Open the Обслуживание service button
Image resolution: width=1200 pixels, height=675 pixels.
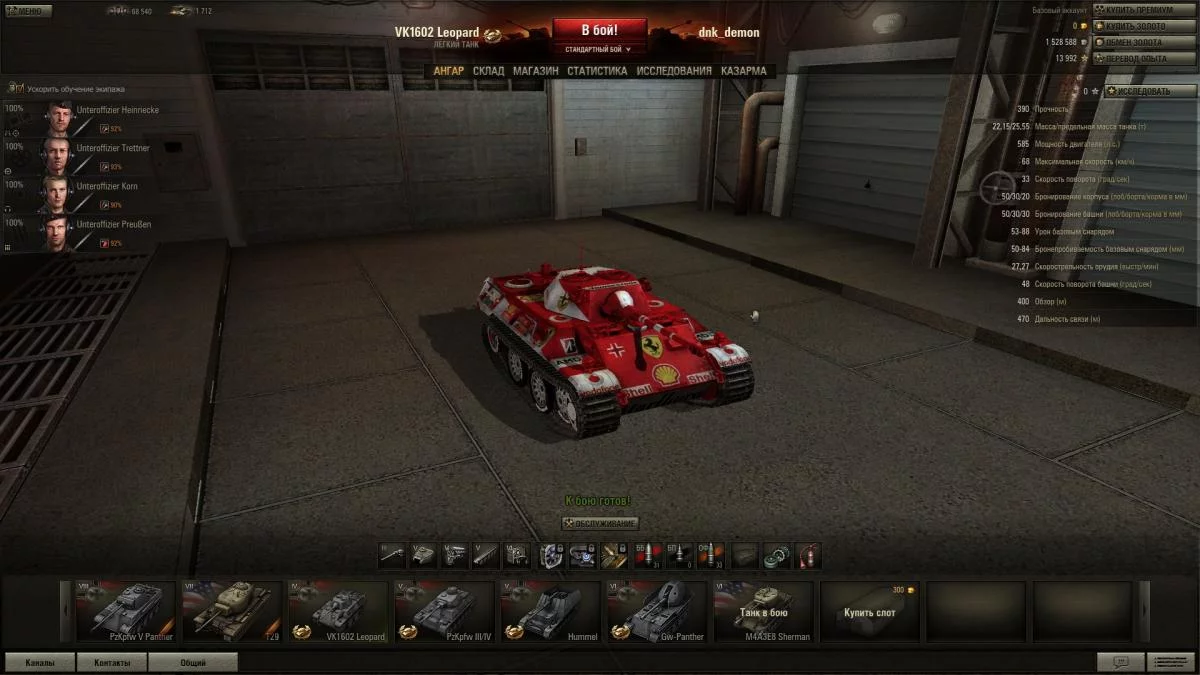point(600,523)
